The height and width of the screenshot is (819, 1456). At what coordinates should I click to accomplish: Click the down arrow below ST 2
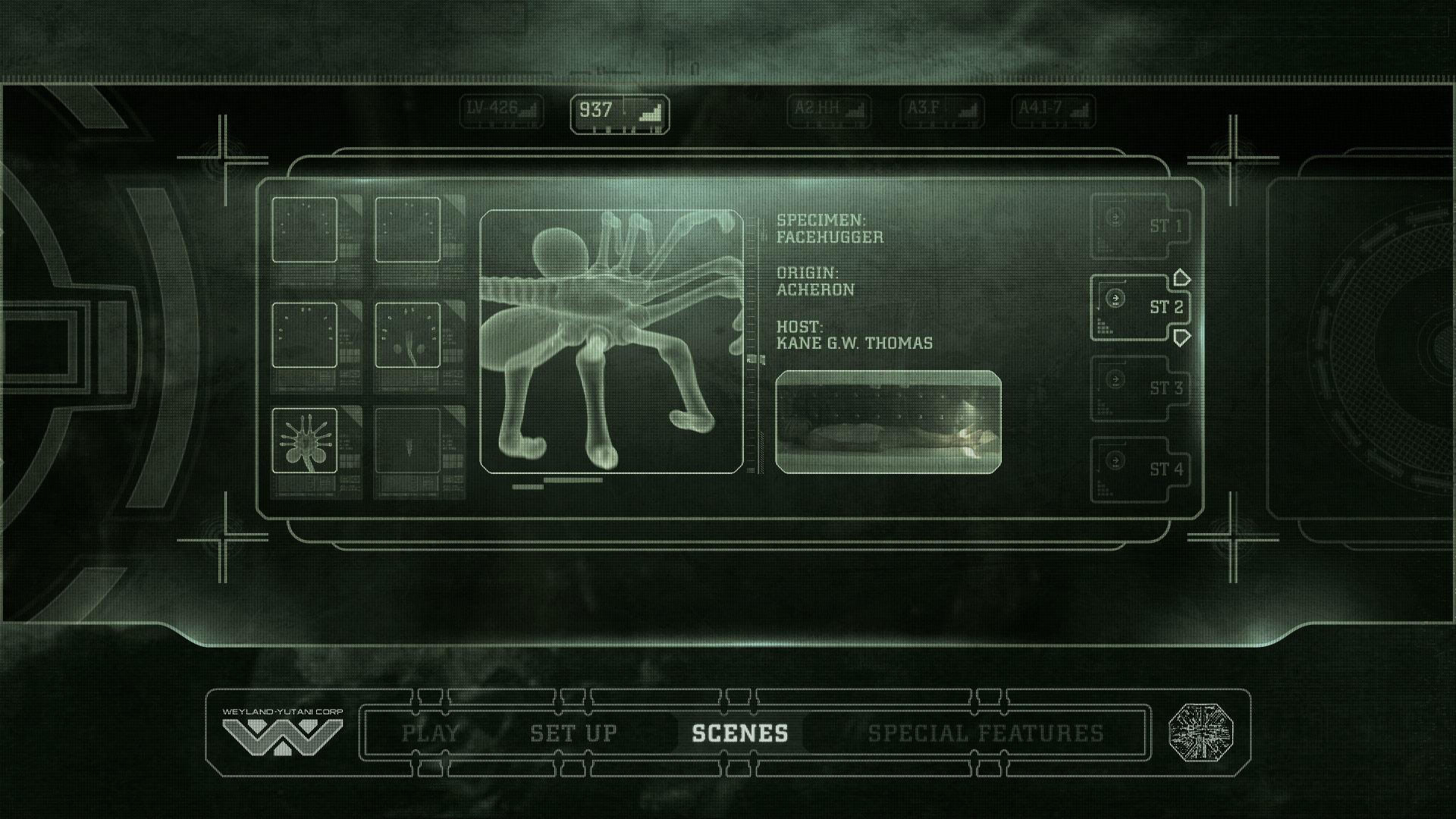tap(1181, 337)
